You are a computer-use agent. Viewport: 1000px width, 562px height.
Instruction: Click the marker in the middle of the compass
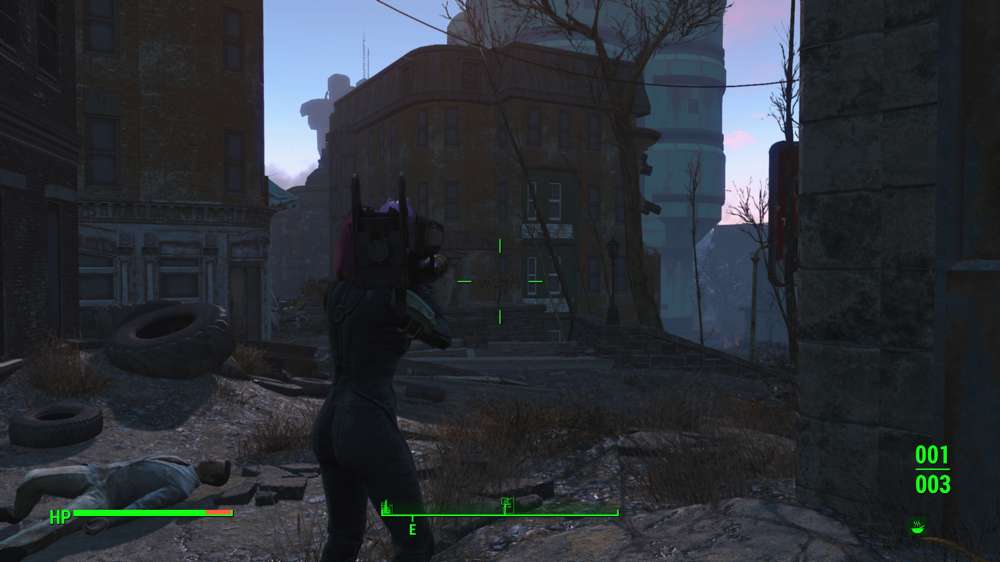(507, 504)
